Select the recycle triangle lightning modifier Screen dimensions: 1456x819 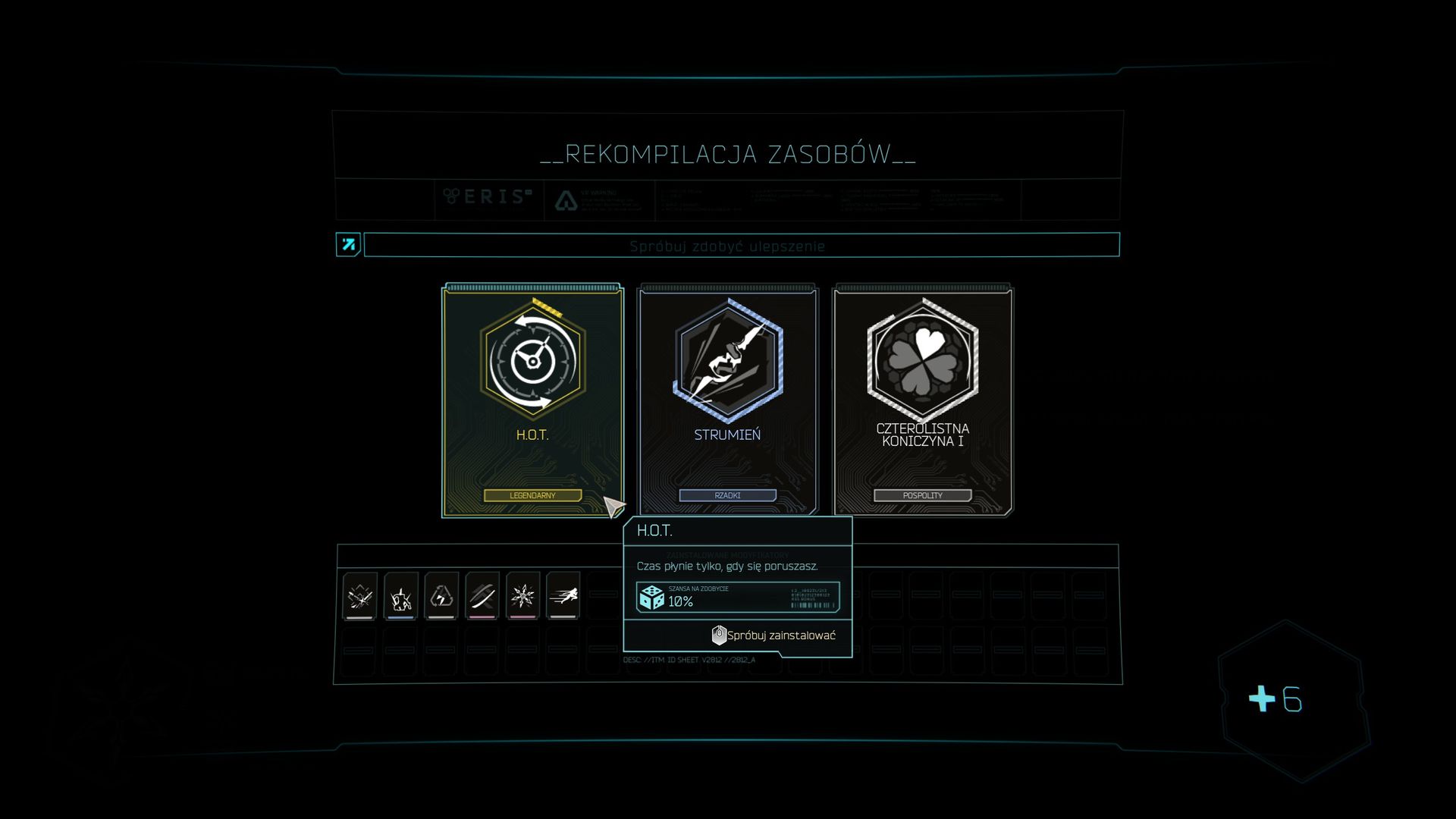pyautogui.click(x=441, y=596)
